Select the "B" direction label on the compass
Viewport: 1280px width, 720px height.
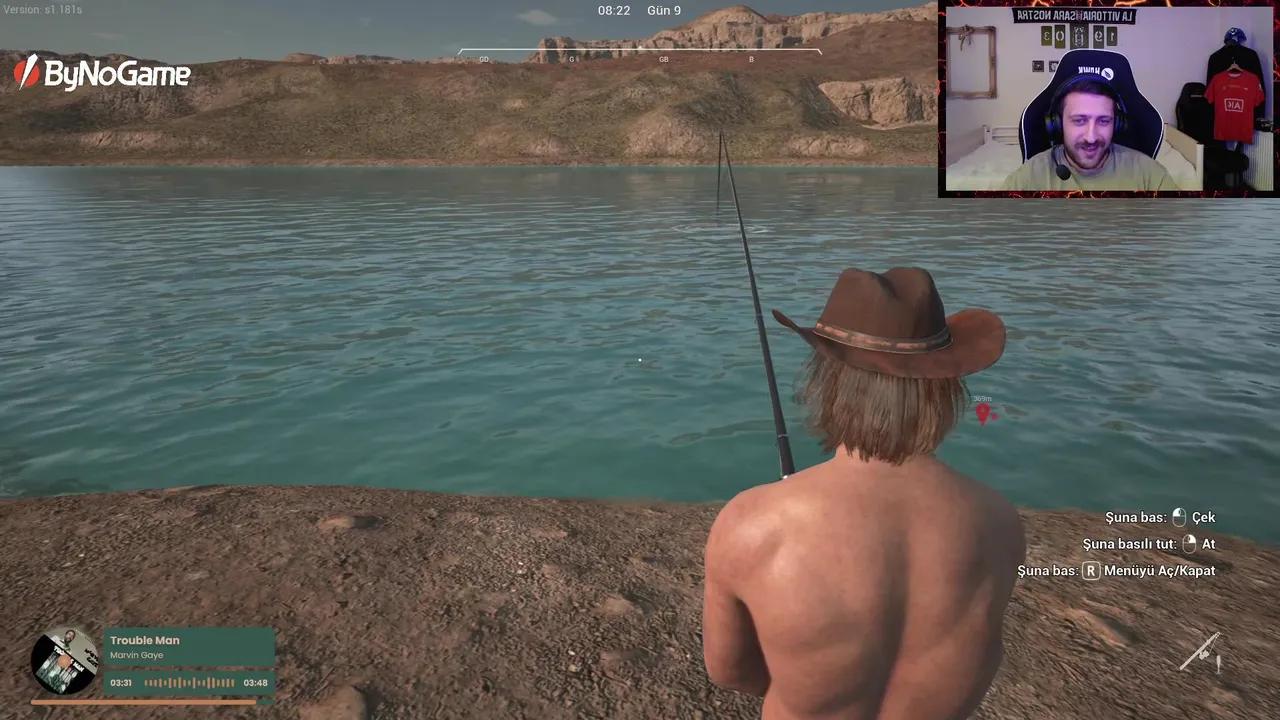751,59
